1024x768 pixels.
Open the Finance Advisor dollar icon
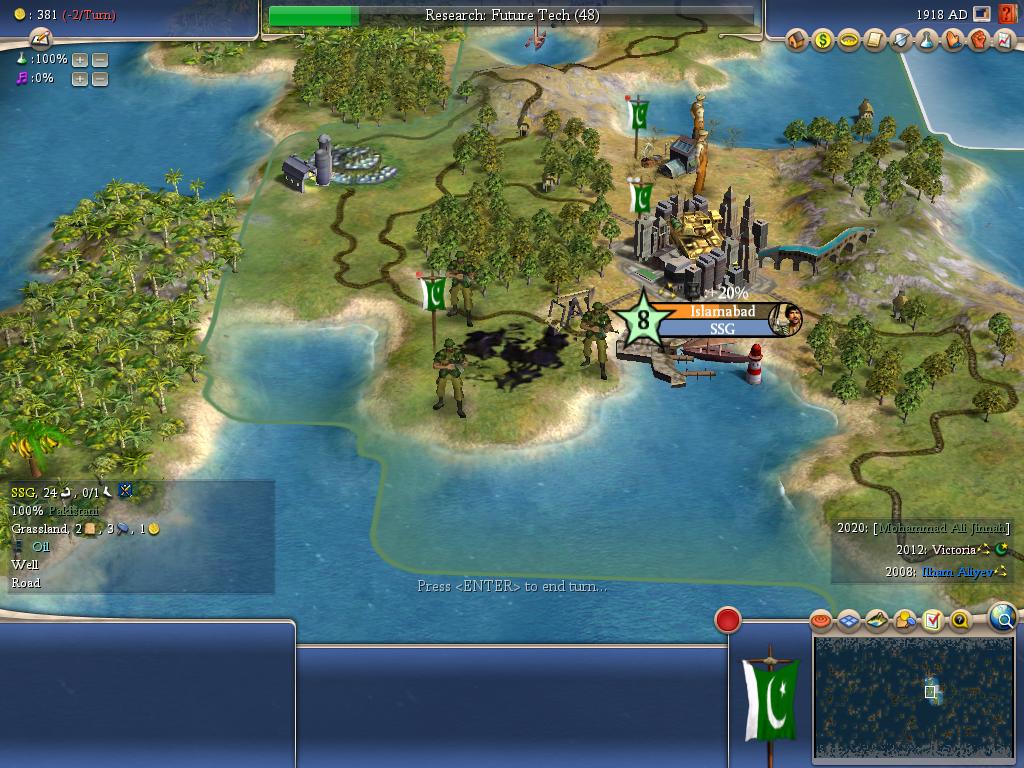823,41
